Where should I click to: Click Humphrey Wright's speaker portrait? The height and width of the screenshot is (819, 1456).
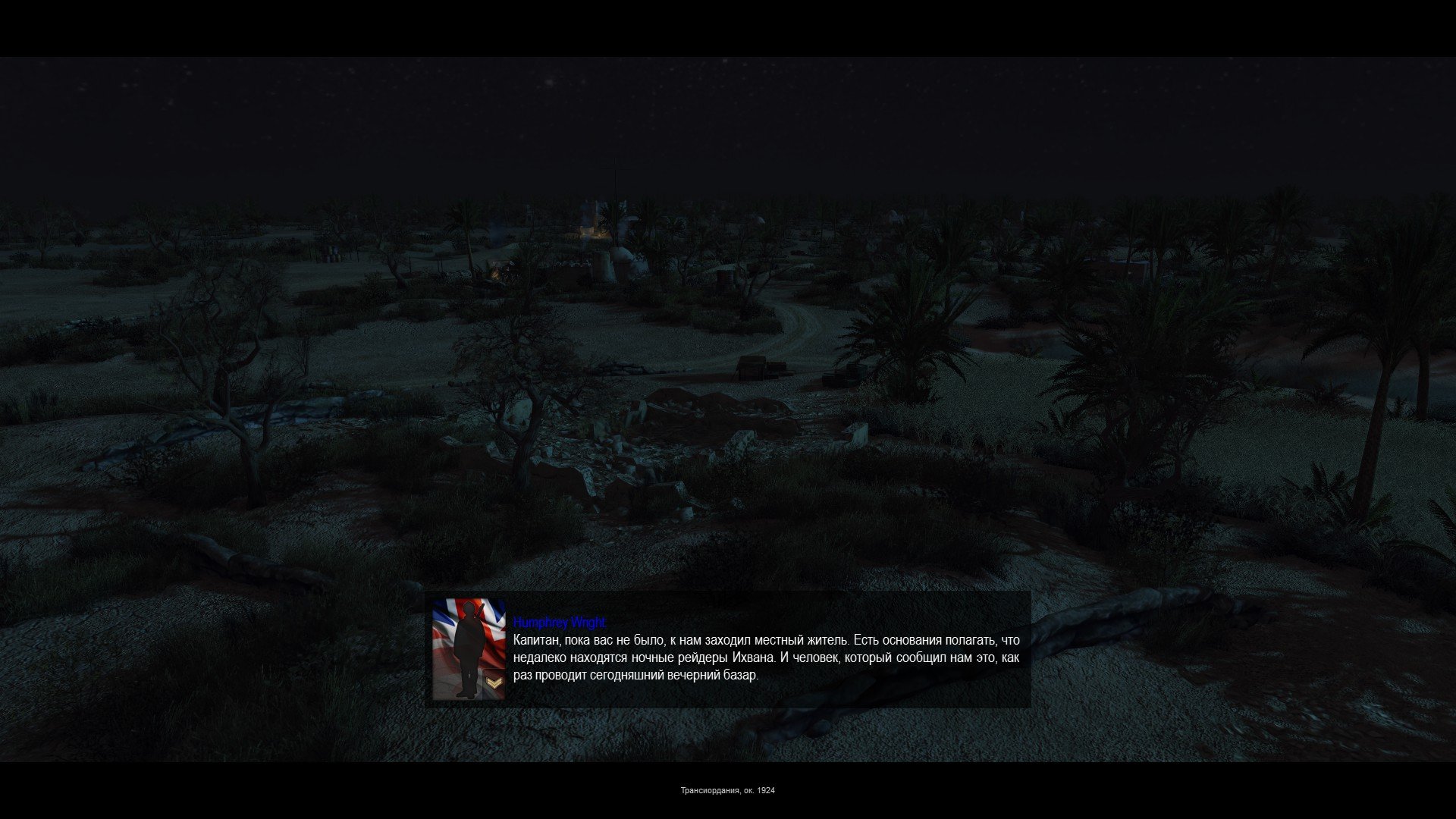point(469,649)
